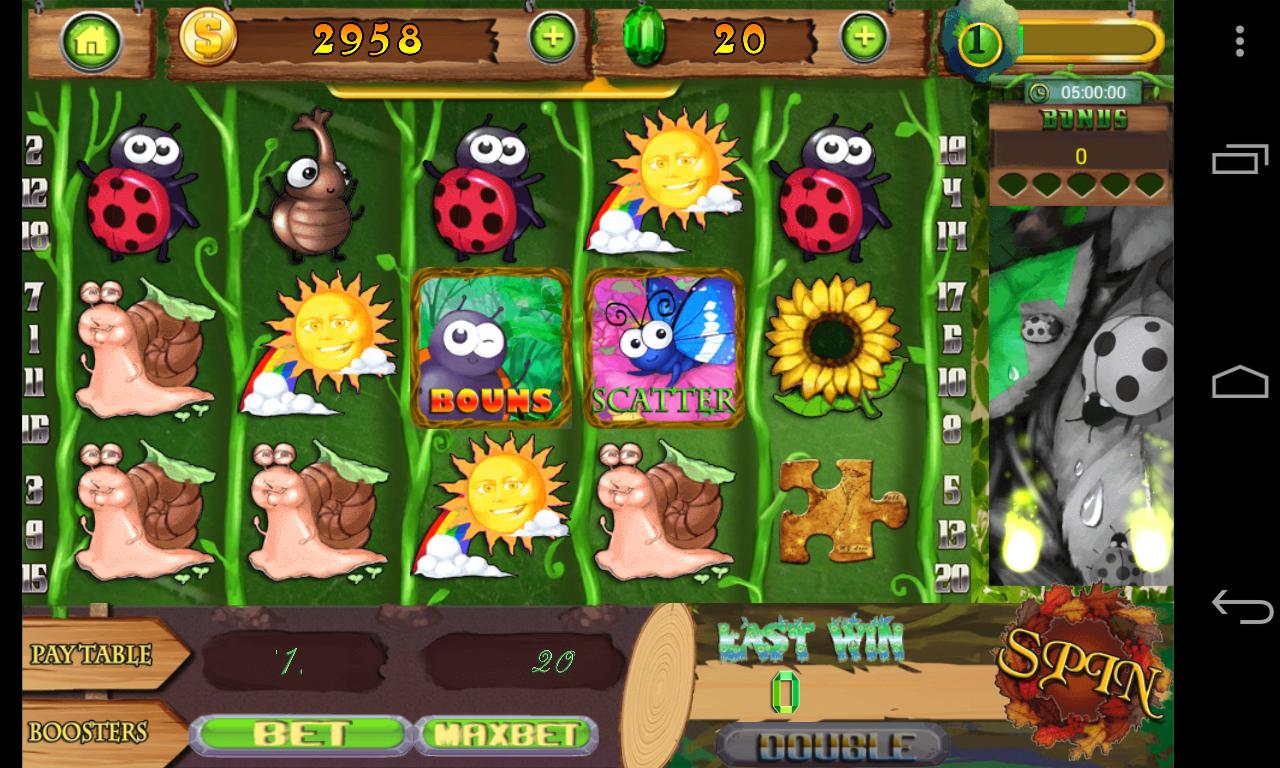
Task: Click the puzzle piece symbol on last reel
Action: (838, 508)
